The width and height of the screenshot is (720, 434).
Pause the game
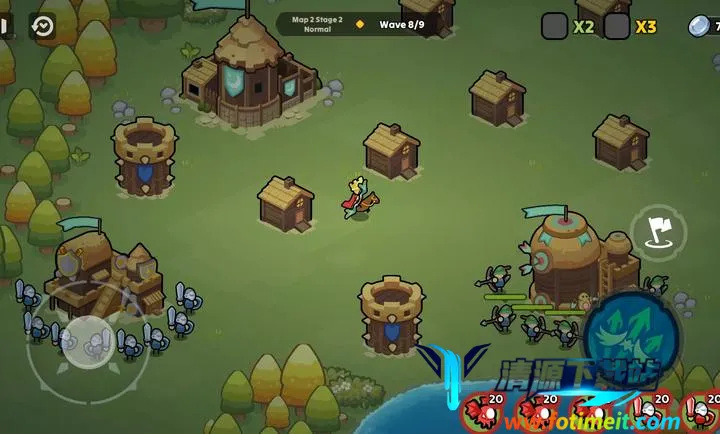pos(4,26)
